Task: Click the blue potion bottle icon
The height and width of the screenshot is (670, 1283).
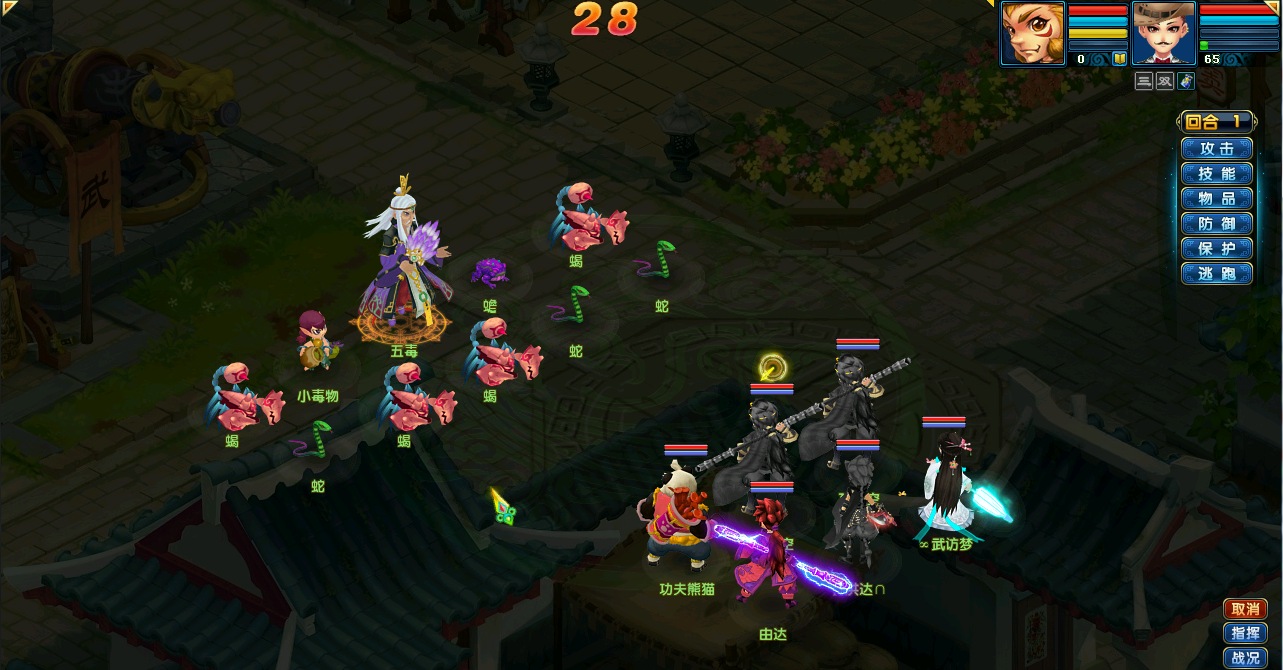Action: pyautogui.click(x=1186, y=81)
